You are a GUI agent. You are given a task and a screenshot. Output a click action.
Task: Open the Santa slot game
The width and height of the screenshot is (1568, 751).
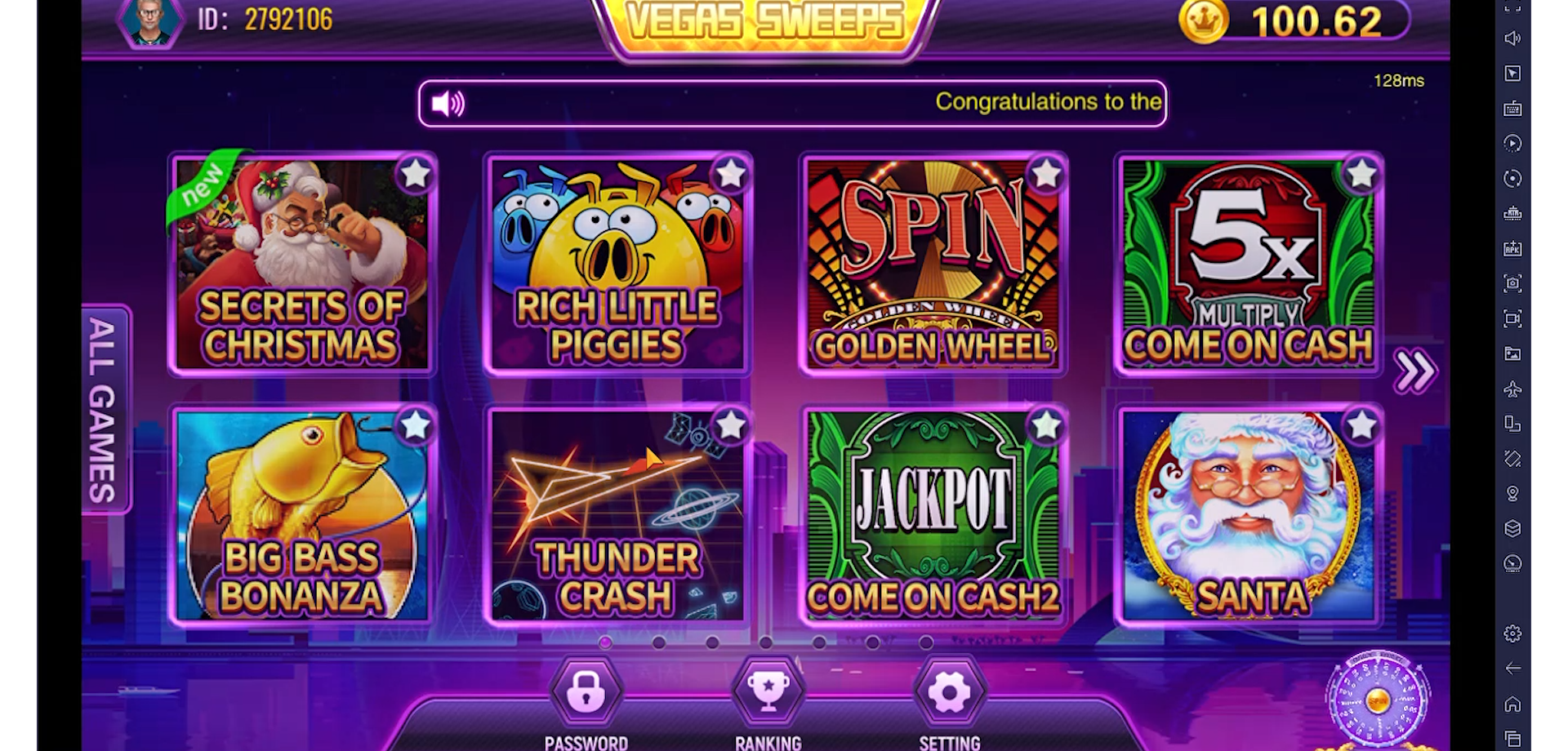(x=1248, y=517)
